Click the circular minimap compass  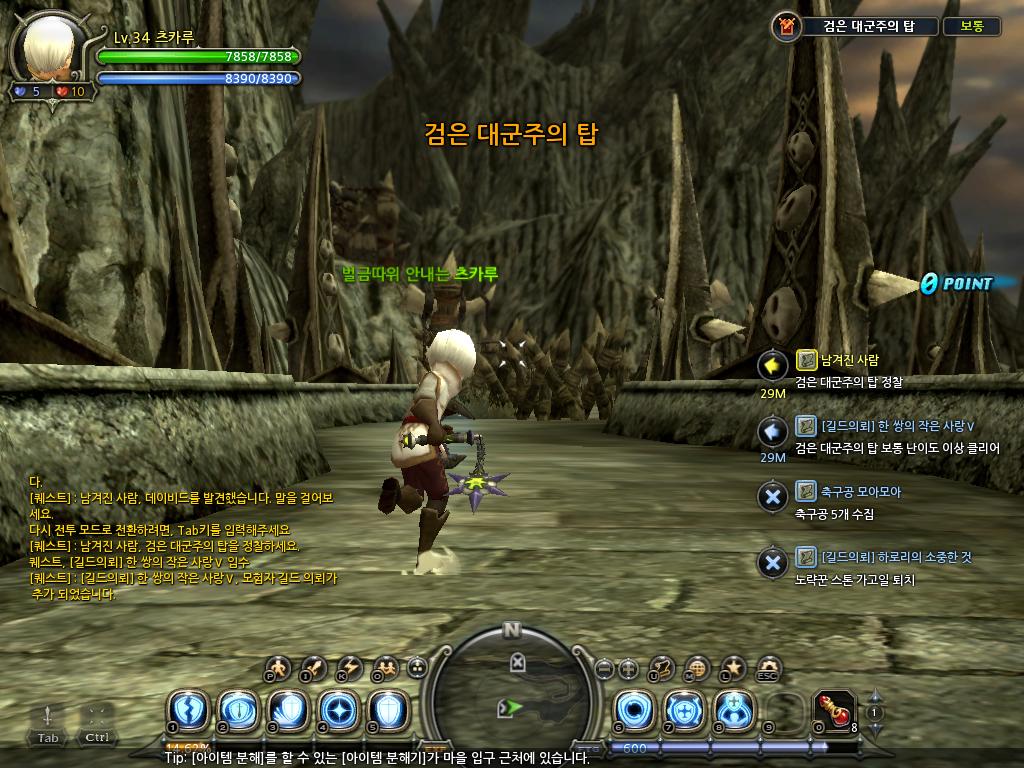[512, 688]
